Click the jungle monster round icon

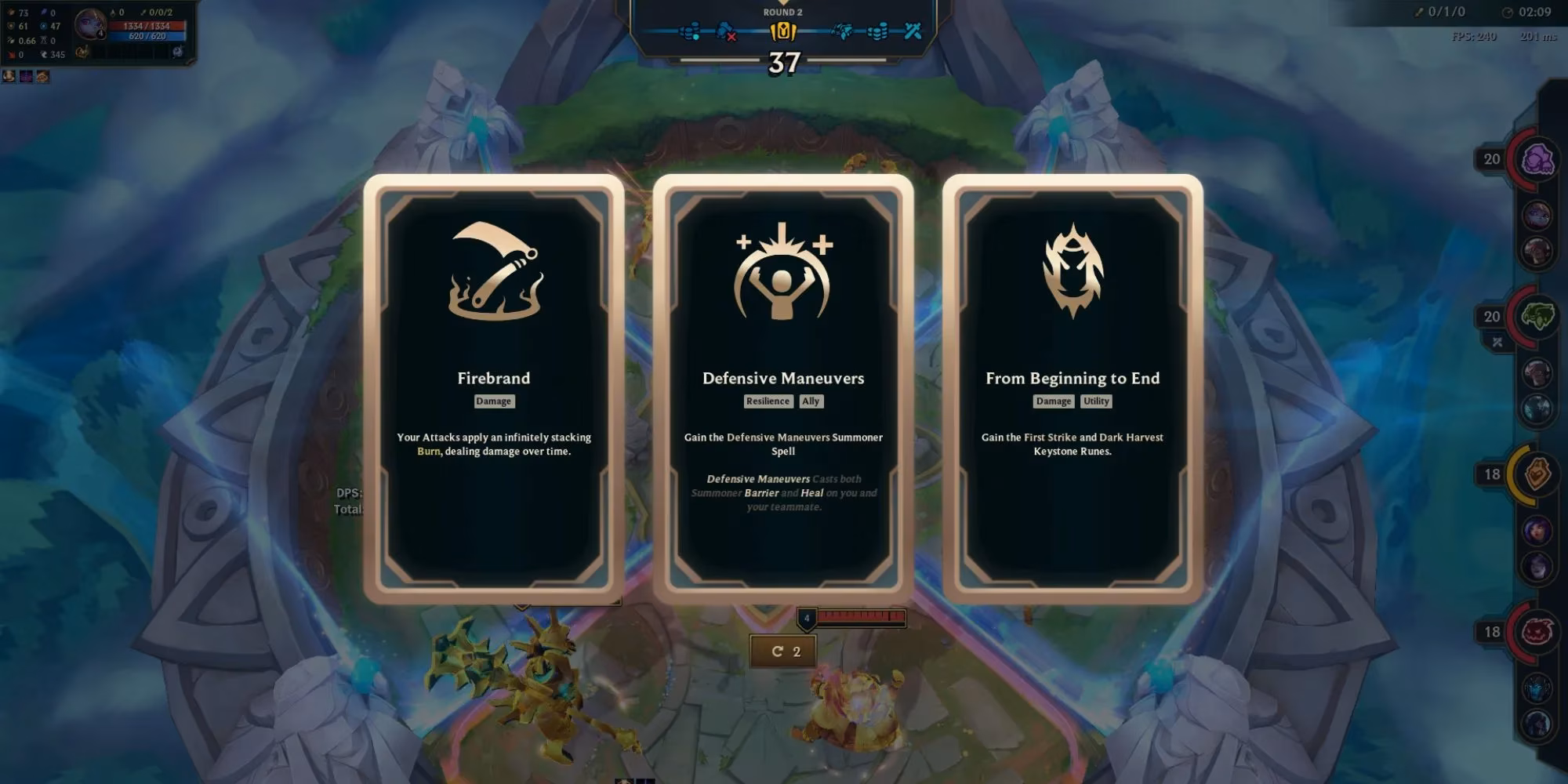pos(844,32)
